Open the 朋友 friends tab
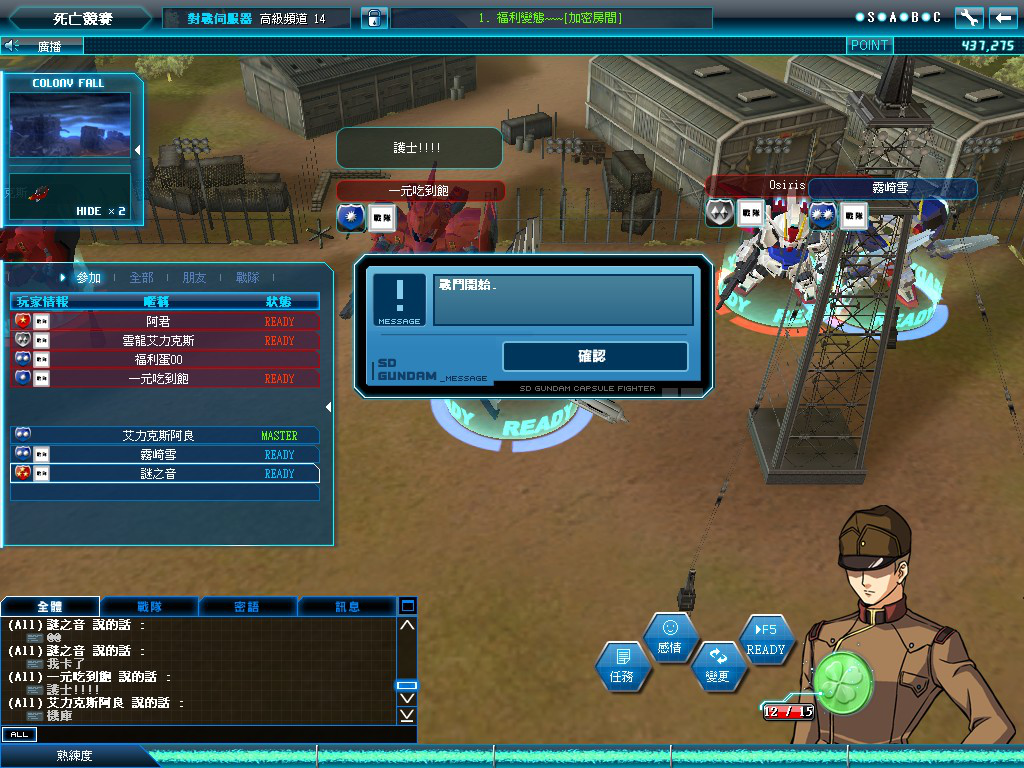The height and width of the screenshot is (768, 1024). (195, 278)
